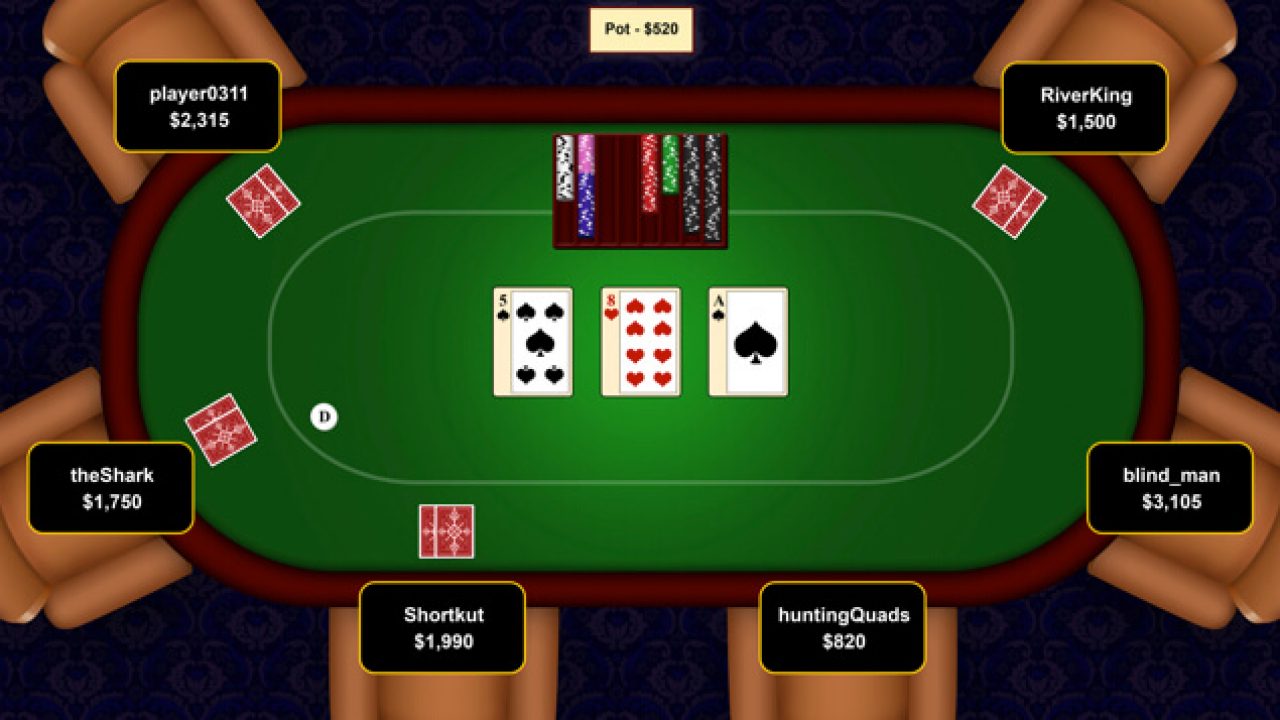Click the Pot - $520 display
The width and height of the screenshot is (1280, 720).
(640, 29)
